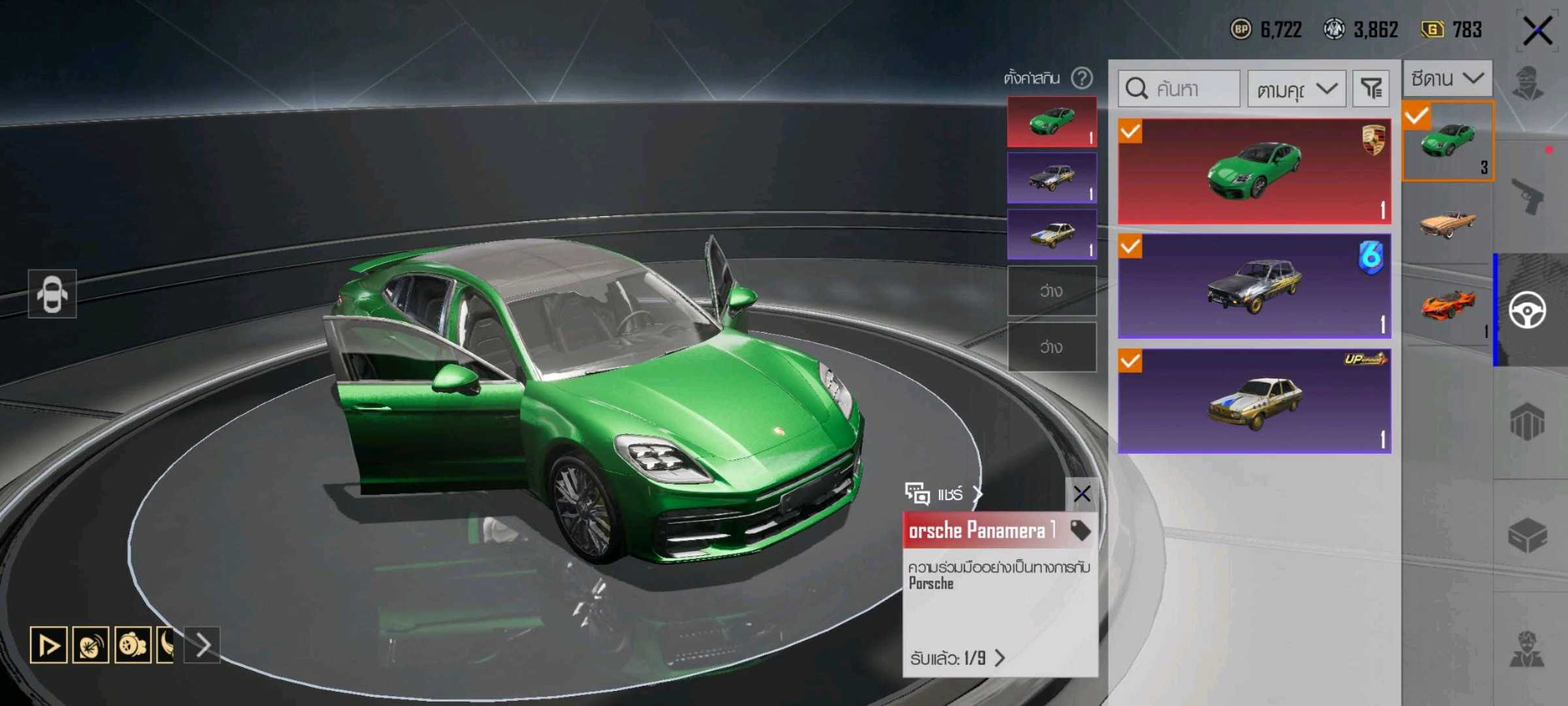Open the collected 1/9 progress link
Viewport: 1568px width, 706px height.
point(957,658)
